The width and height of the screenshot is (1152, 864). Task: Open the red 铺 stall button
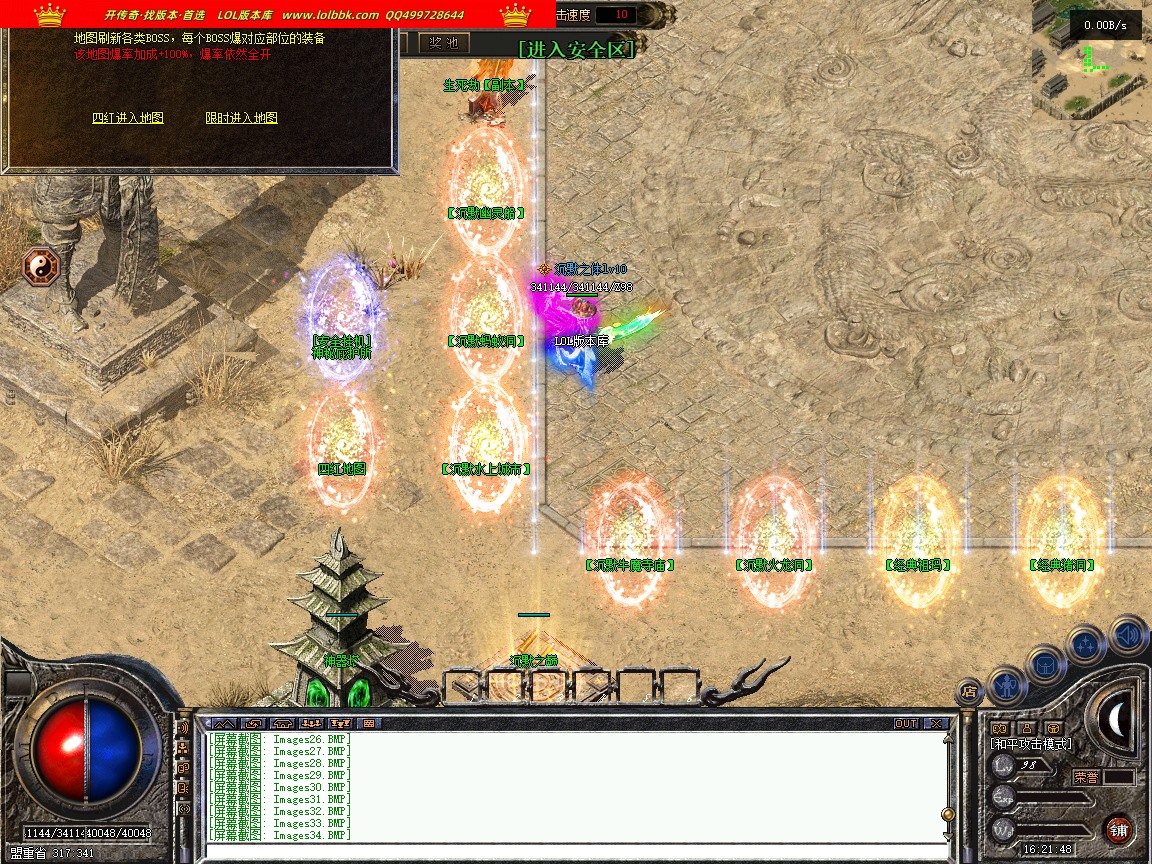[x=1119, y=829]
